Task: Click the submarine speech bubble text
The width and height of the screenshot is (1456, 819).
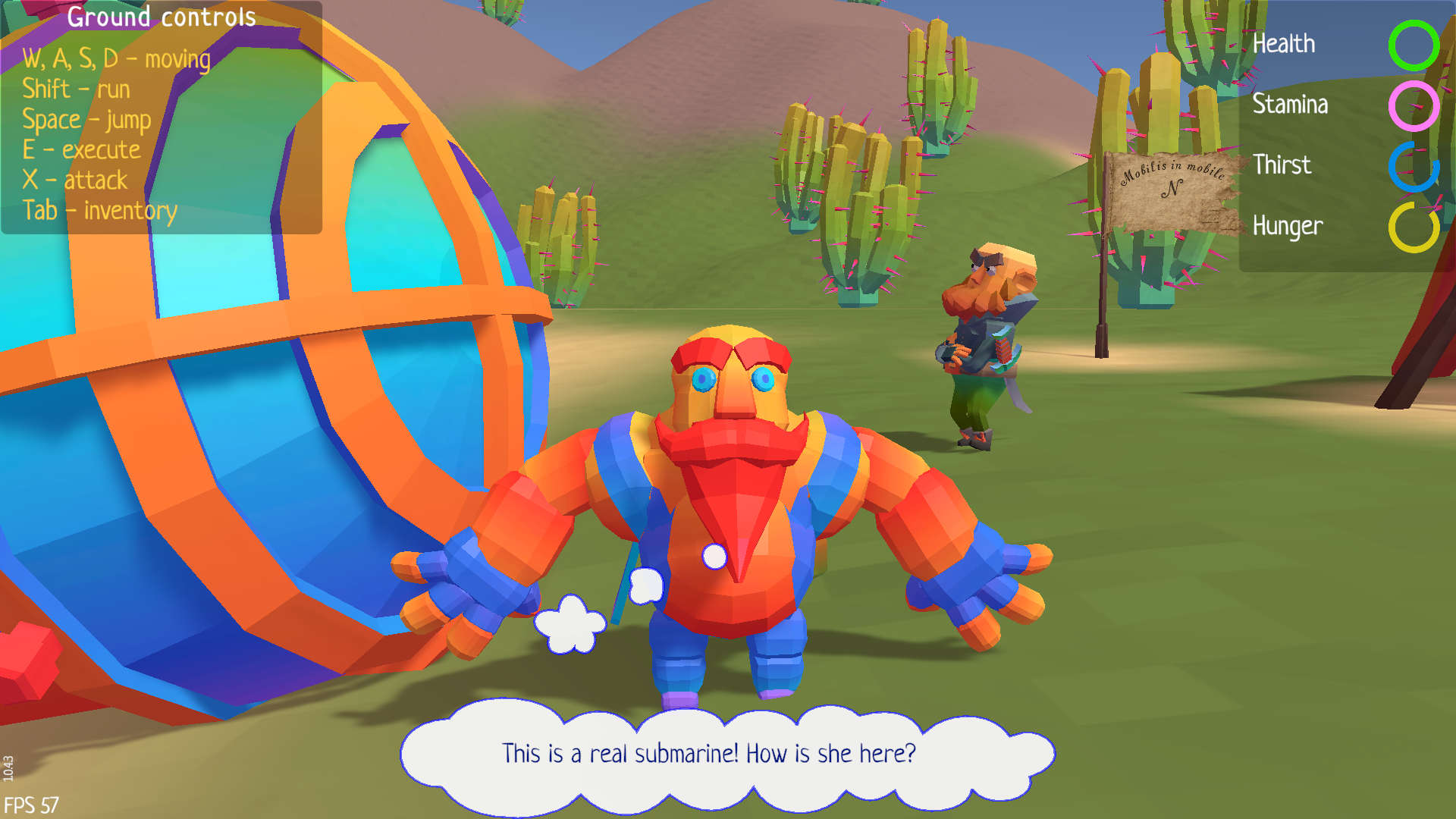Action: click(x=708, y=753)
